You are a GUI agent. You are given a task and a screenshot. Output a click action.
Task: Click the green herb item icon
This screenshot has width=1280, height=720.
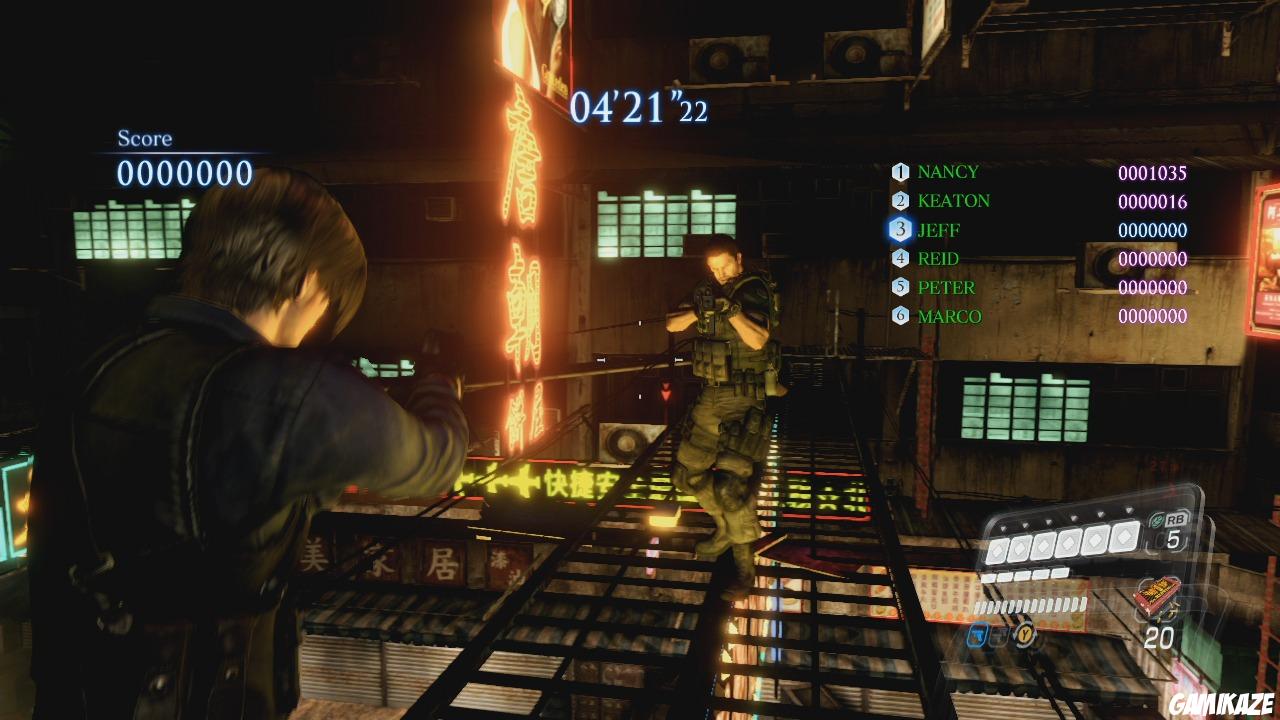[x=1155, y=518]
